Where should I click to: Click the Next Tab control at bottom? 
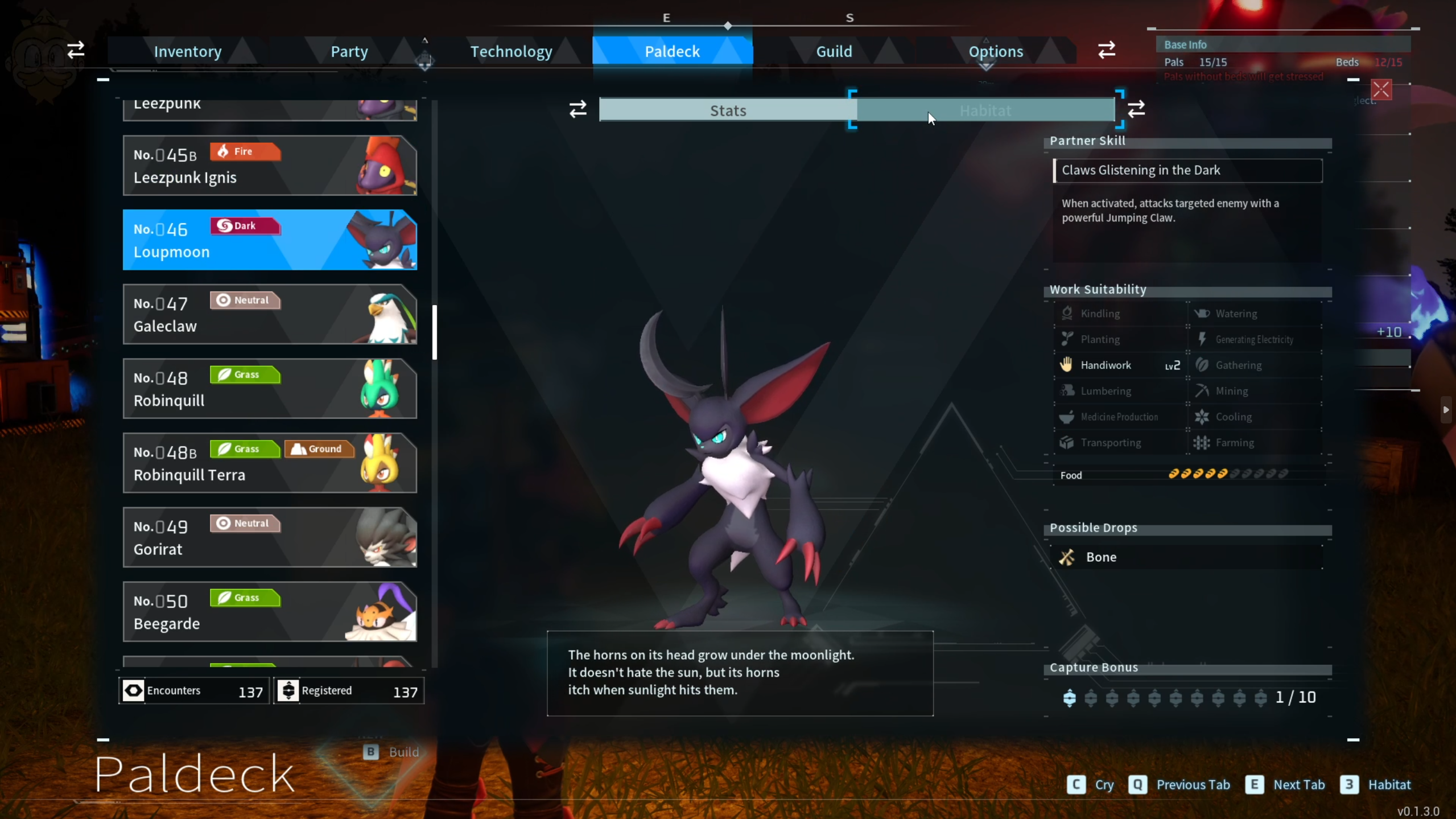coord(1284,784)
